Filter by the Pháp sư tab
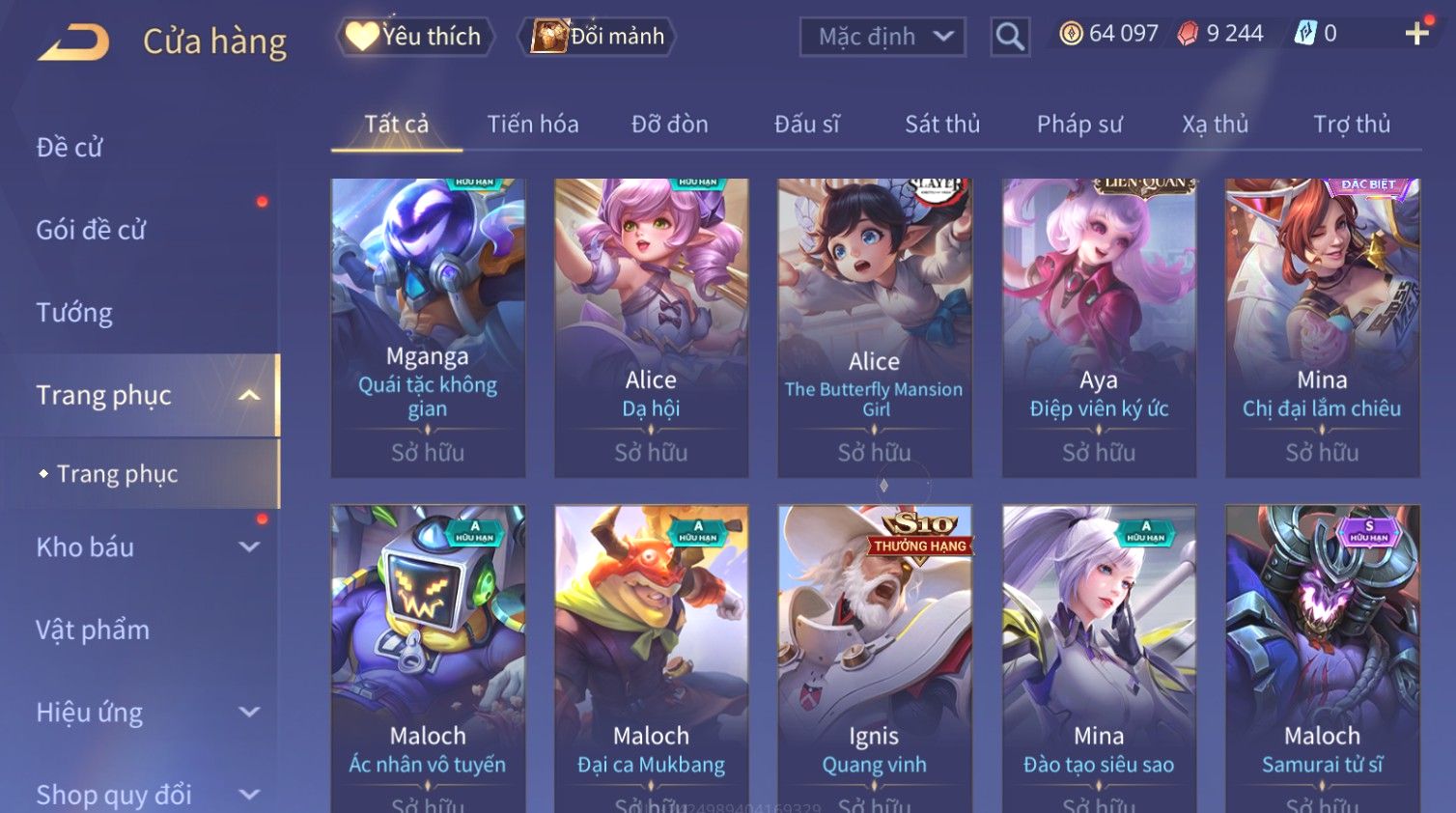This screenshot has width=1456, height=813. tap(1079, 125)
